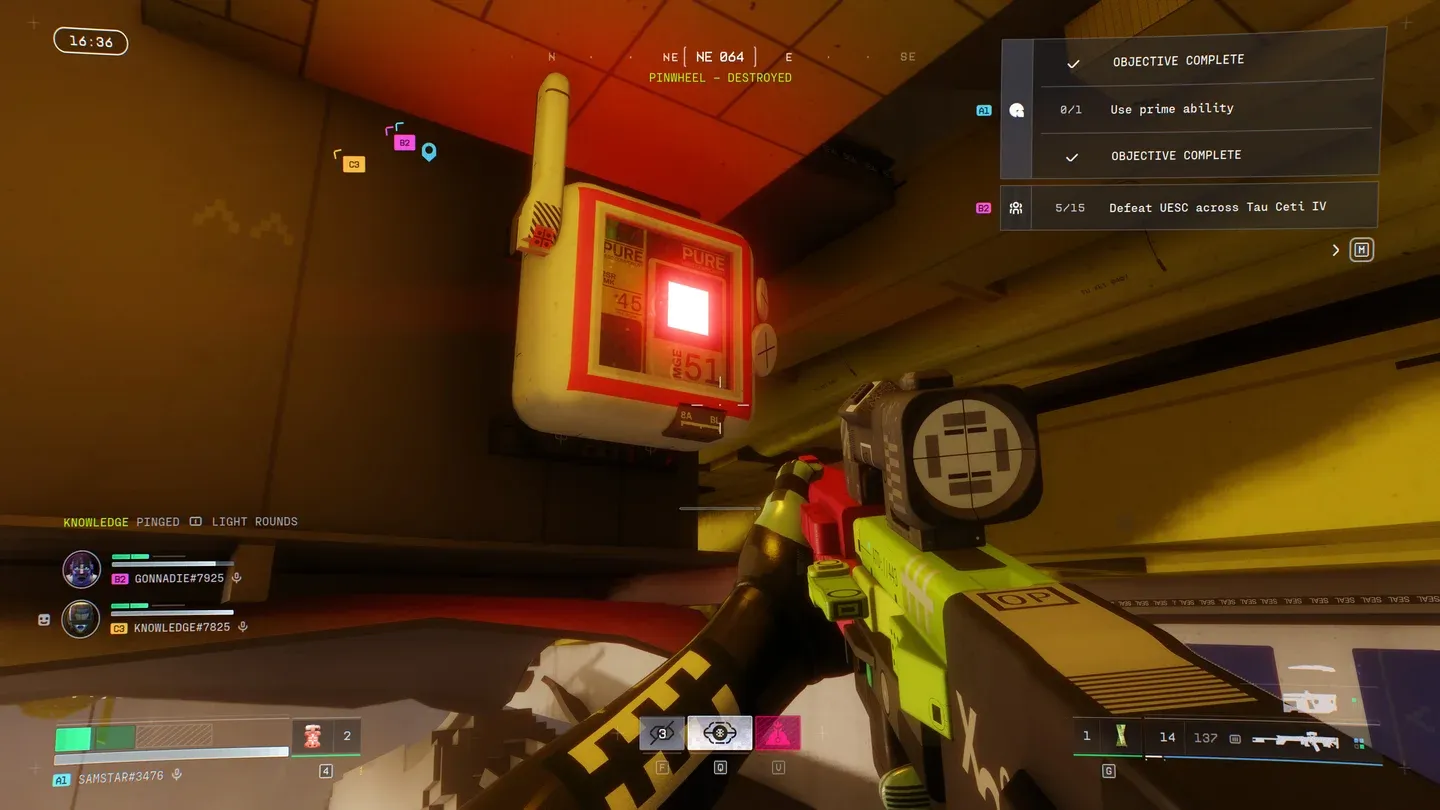Select the equipped rifle weapon icon

click(1295, 739)
